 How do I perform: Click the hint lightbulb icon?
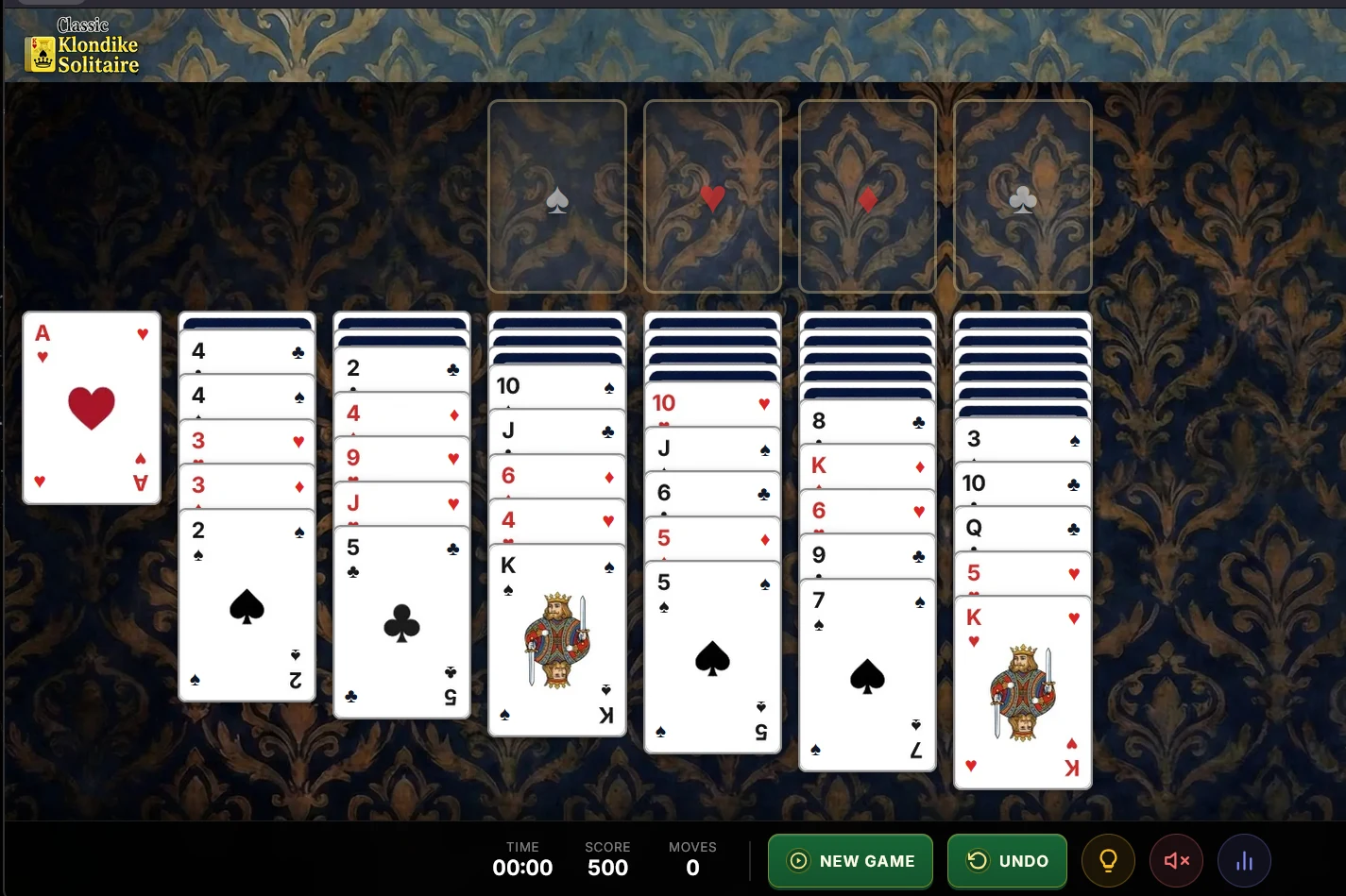(x=1108, y=860)
